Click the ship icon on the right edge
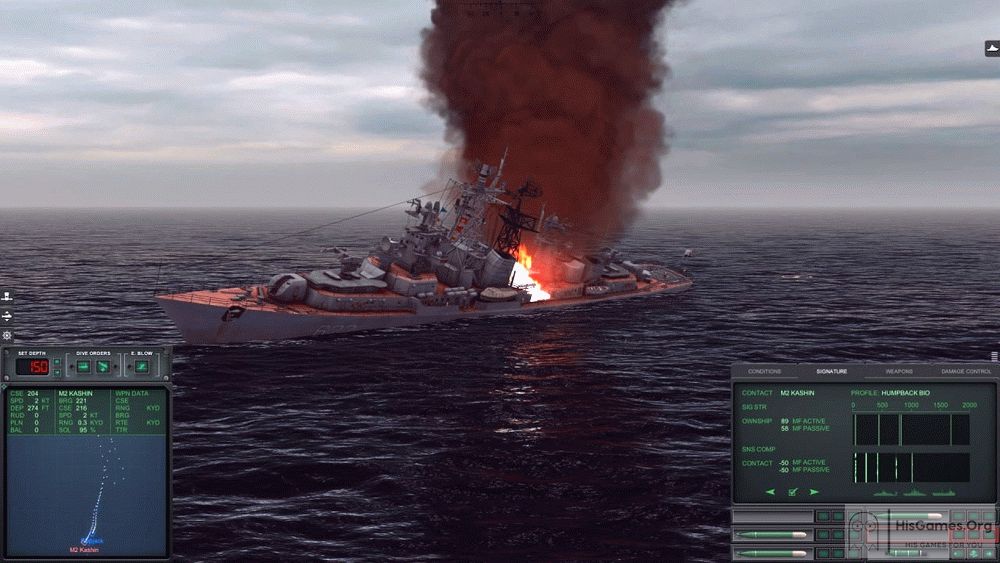The height and width of the screenshot is (563, 1000). click(991, 48)
